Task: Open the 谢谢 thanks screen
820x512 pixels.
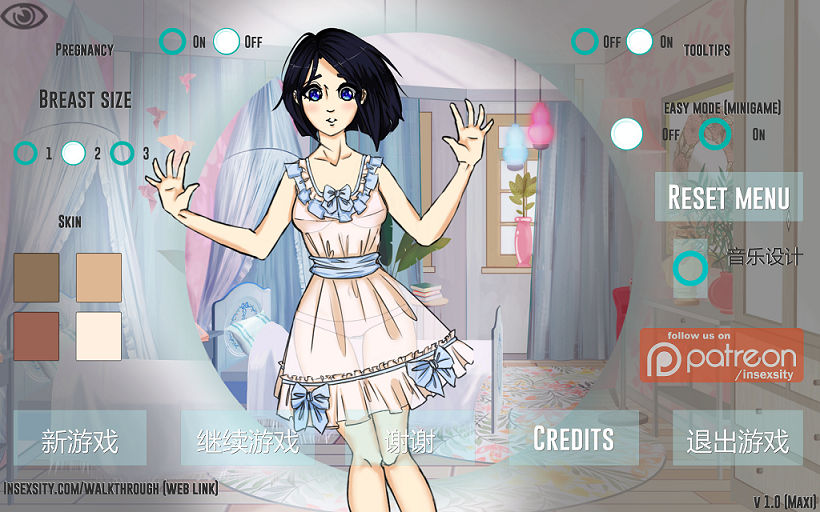Action: pos(409,441)
